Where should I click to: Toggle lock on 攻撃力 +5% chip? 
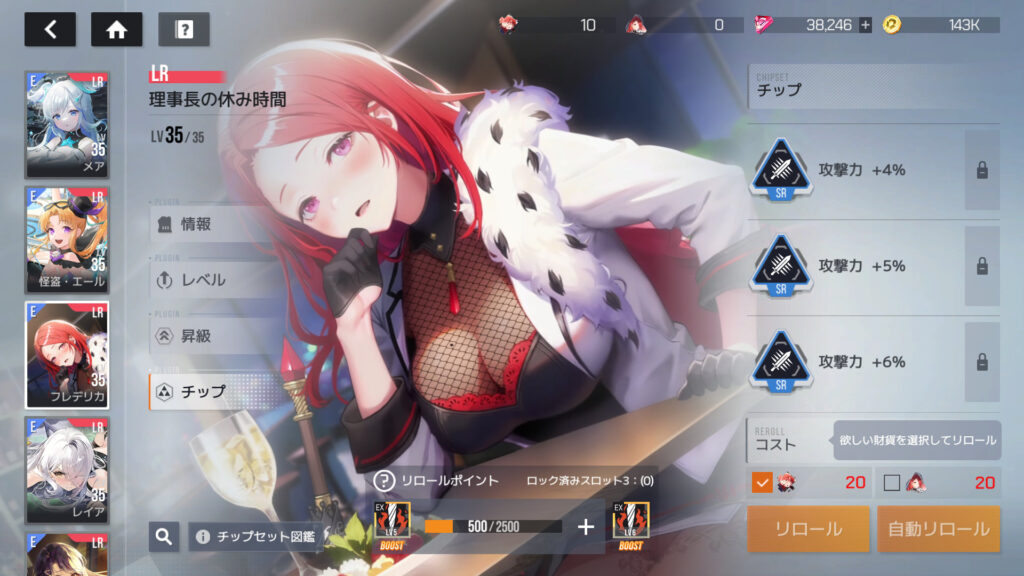point(982,266)
